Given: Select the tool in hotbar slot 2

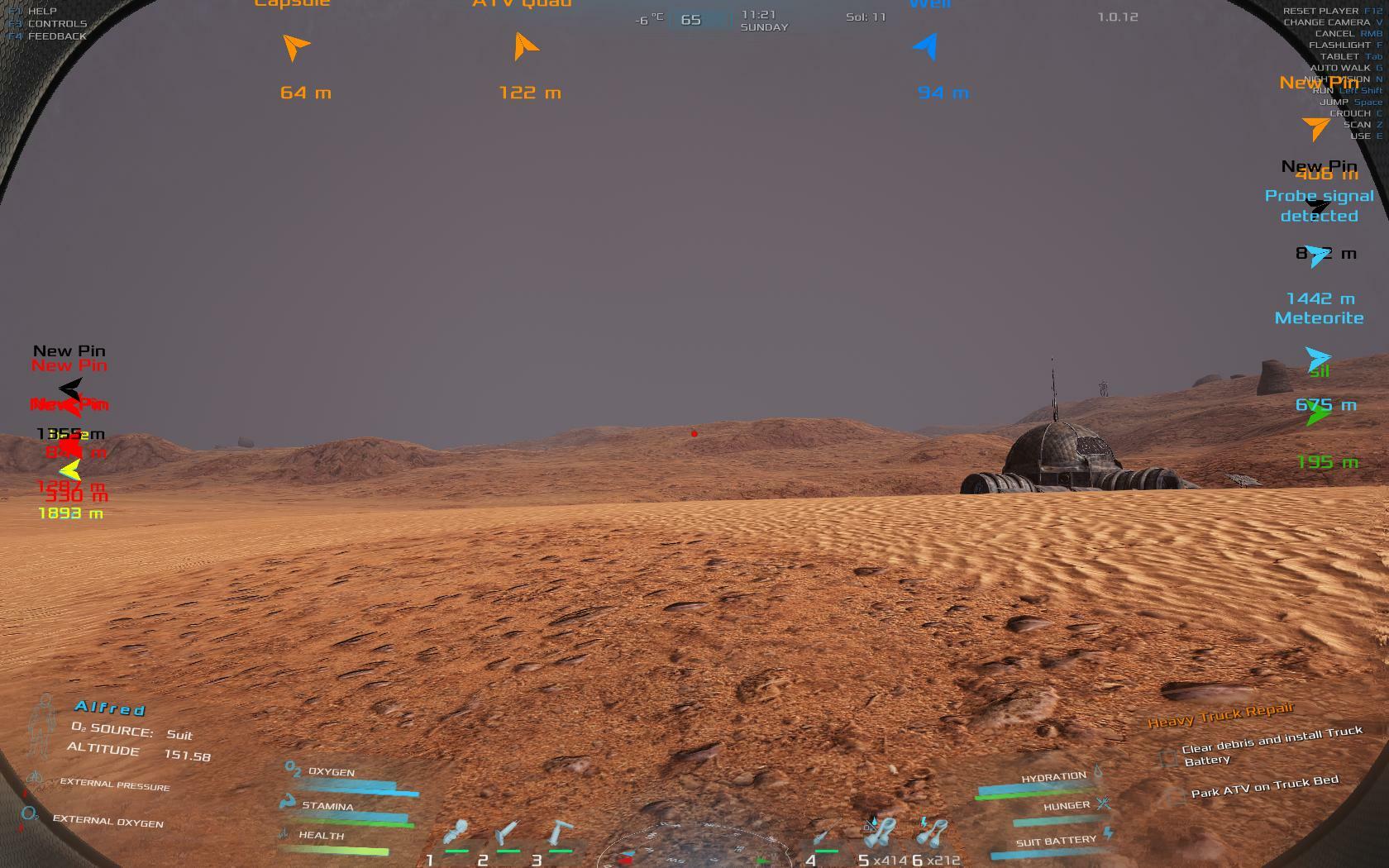Looking at the screenshot, I should [x=508, y=832].
